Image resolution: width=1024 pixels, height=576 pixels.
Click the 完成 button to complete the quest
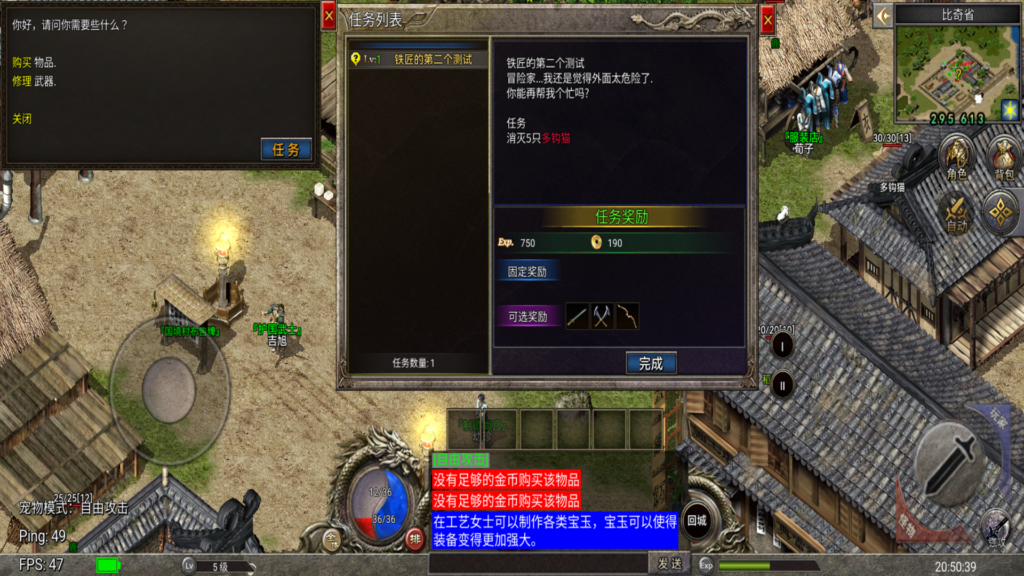pos(651,364)
